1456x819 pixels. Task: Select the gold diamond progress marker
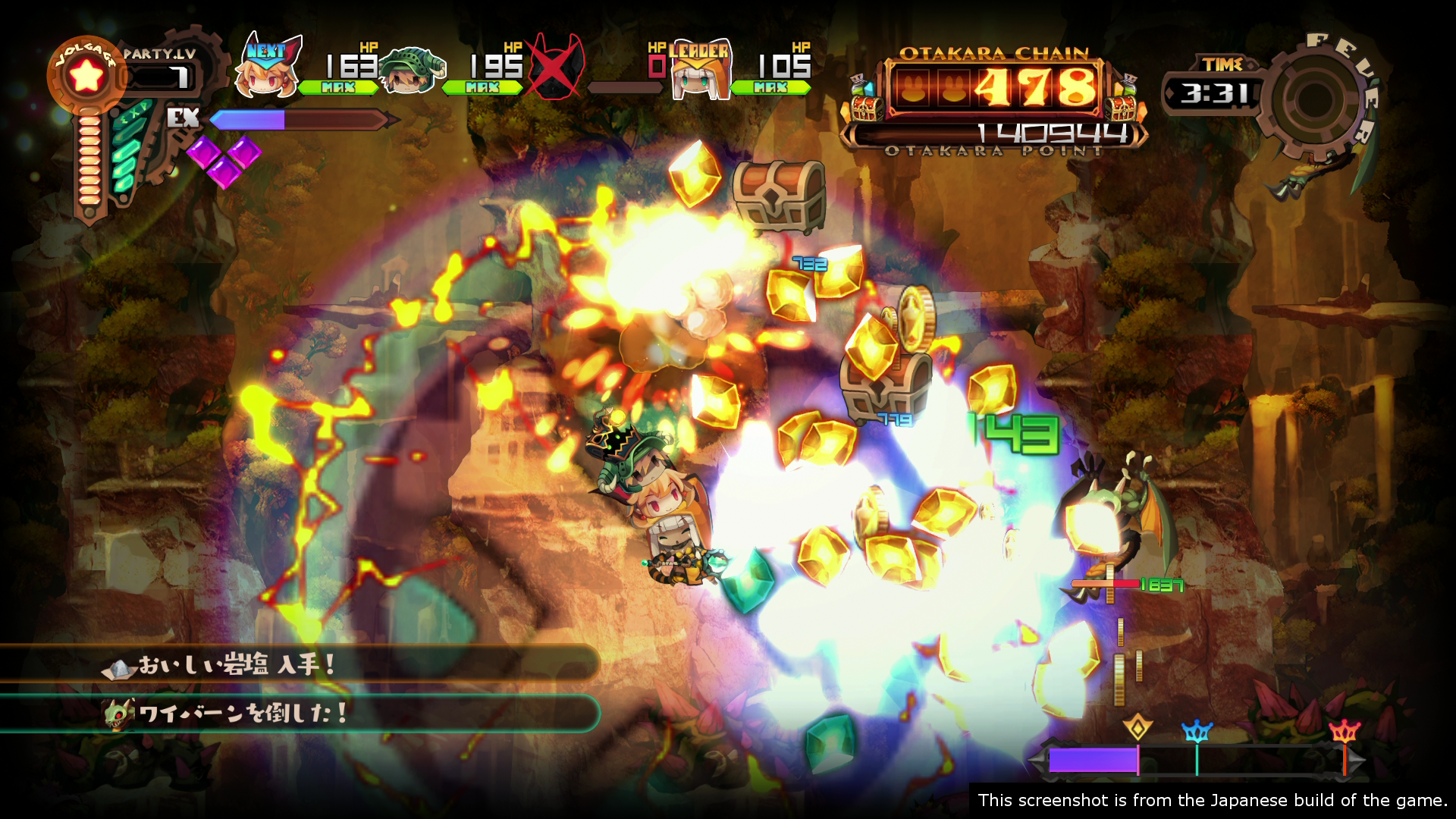coord(1137,728)
